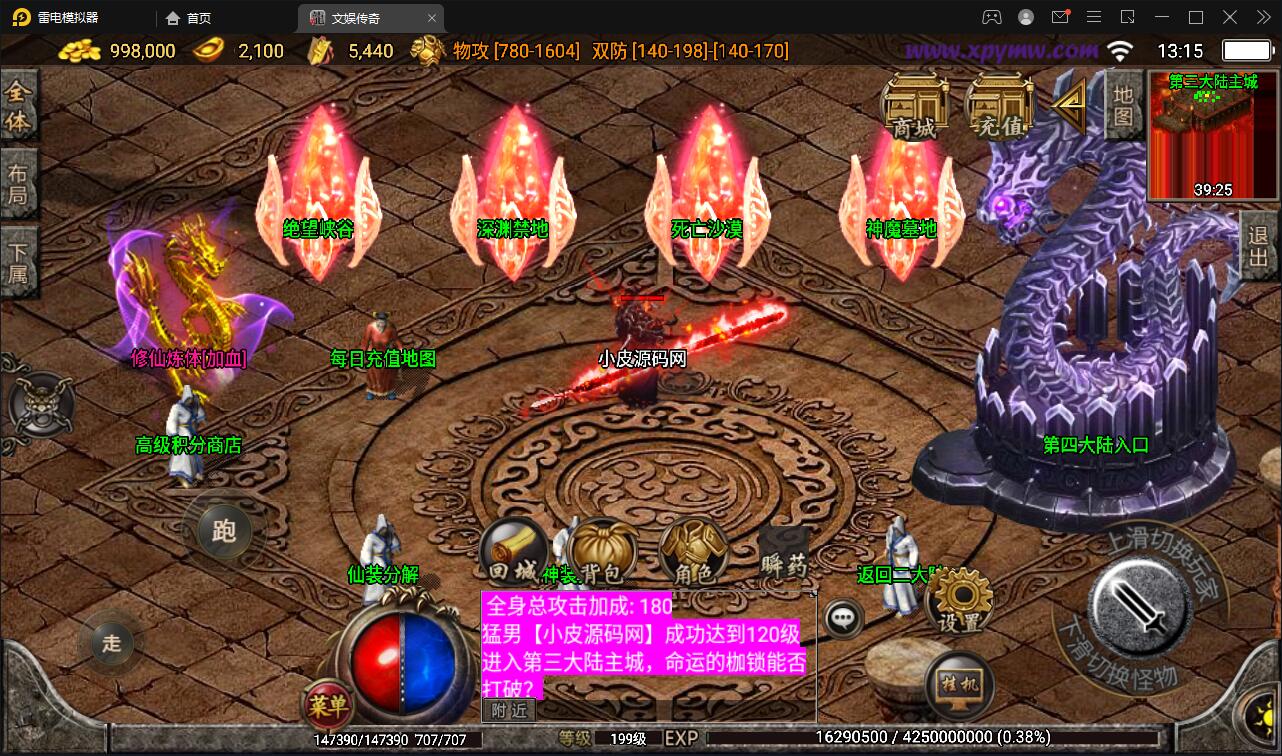Toggle 跑 run movement mode
Viewport: 1282px width, 756px height.
(x=224, y=533)
